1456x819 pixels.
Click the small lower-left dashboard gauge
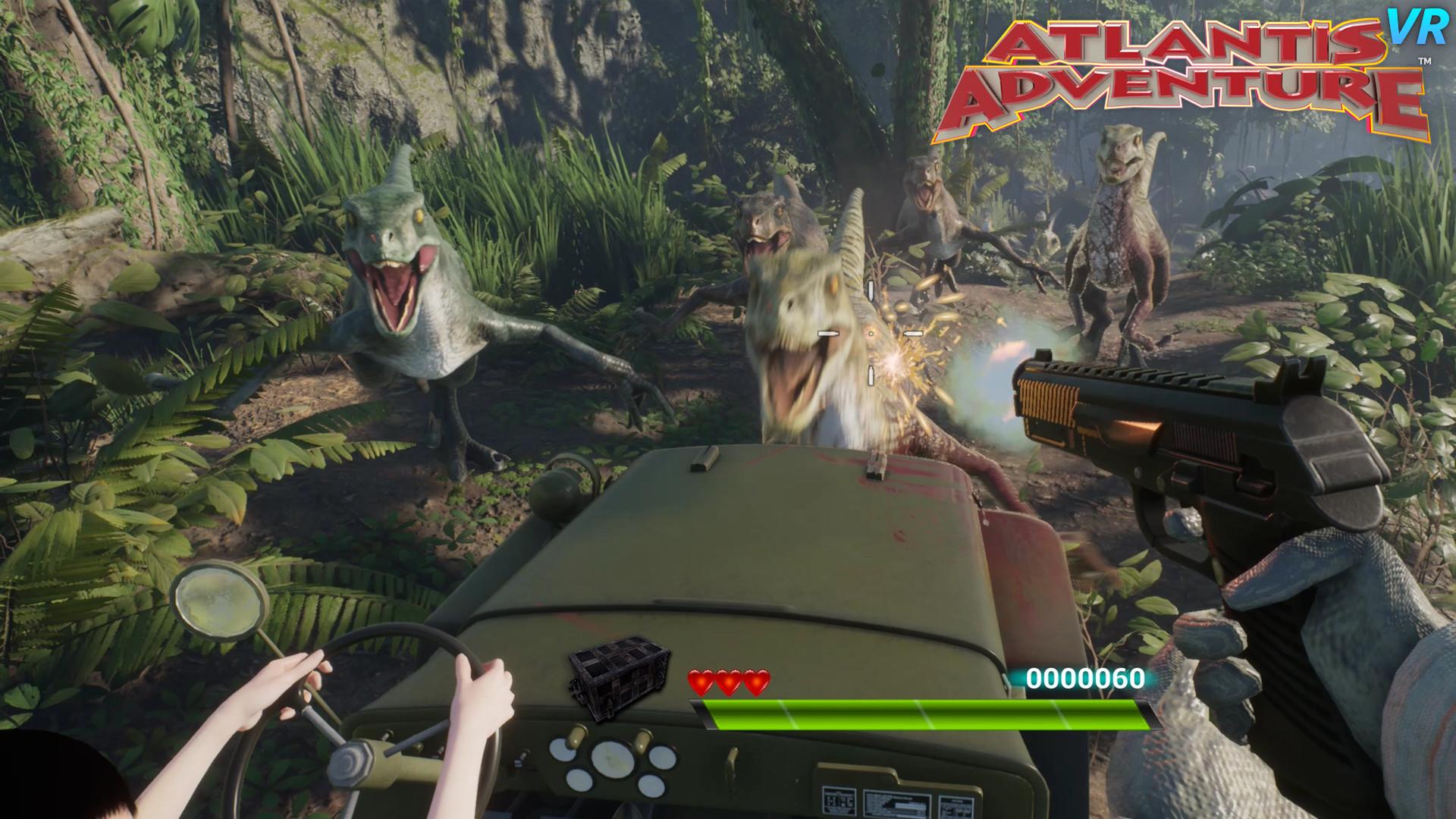tap(578, 780)
